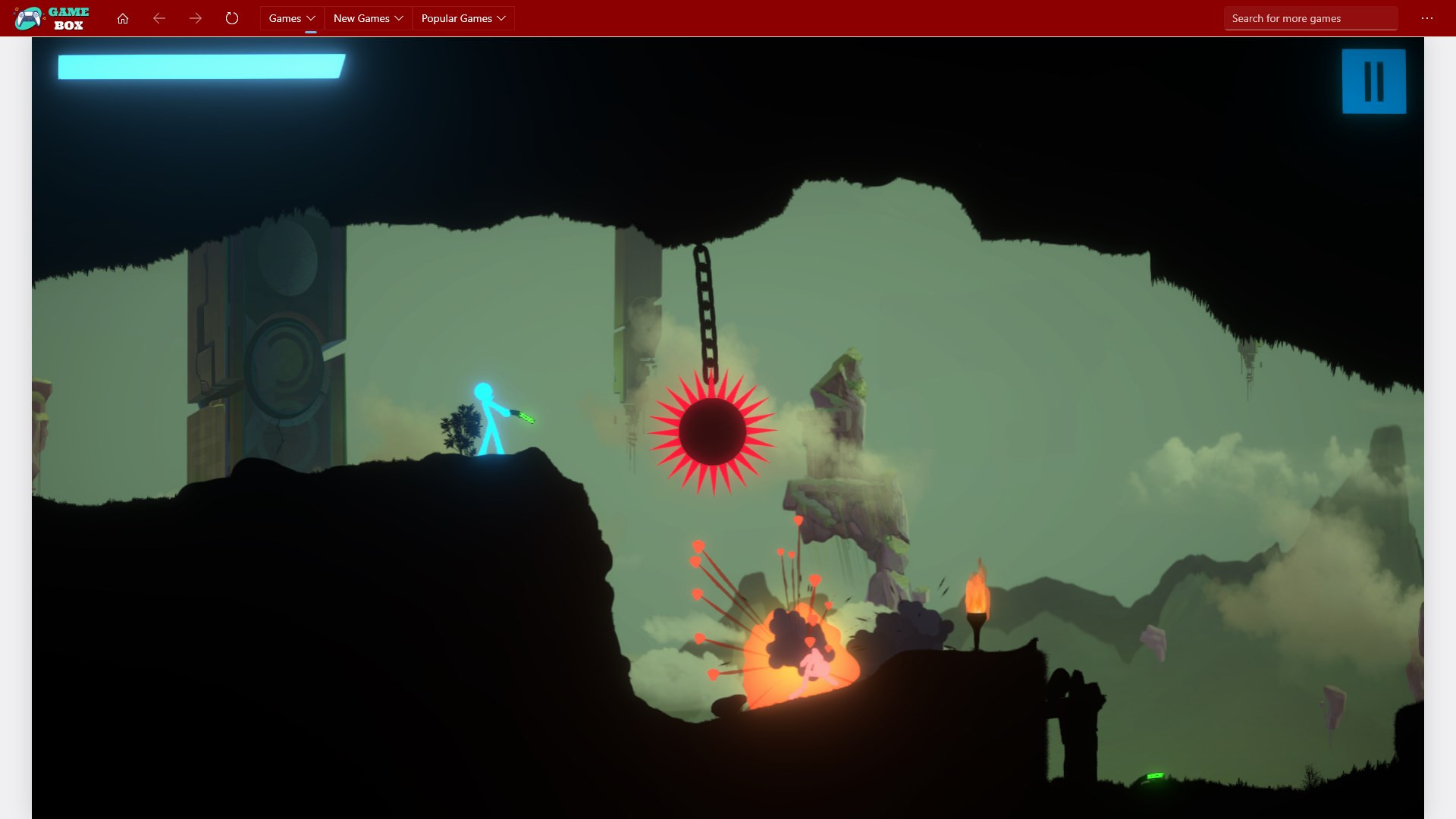Open the Games dropdown menu
Viewport: 1456px width, 819px height.
pyautogui.click(x=292, y=18)
